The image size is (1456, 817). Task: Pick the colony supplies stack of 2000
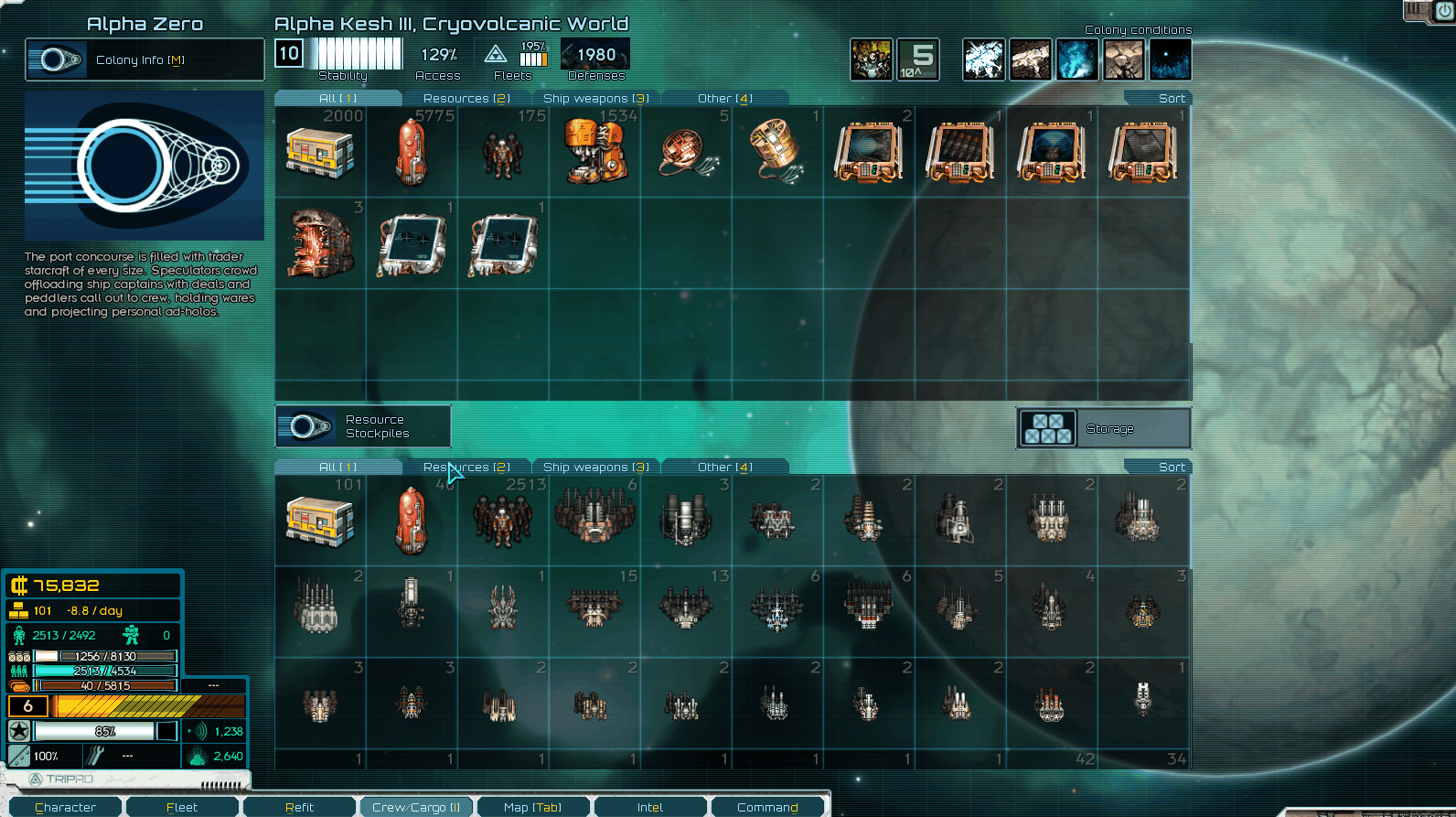320,152
